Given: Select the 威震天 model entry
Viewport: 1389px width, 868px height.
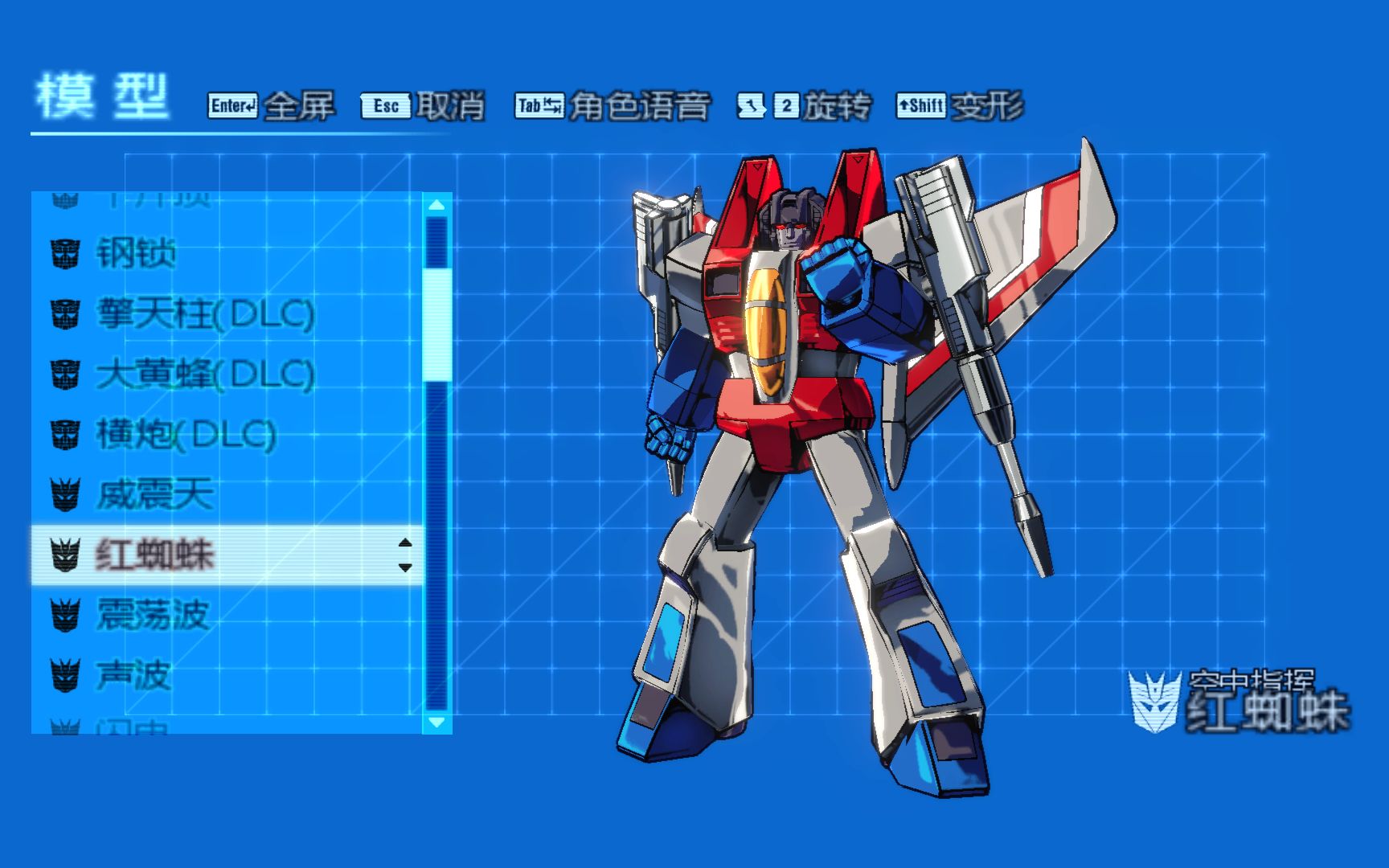Looking at the screenshot, I should (x=155, y=494).
